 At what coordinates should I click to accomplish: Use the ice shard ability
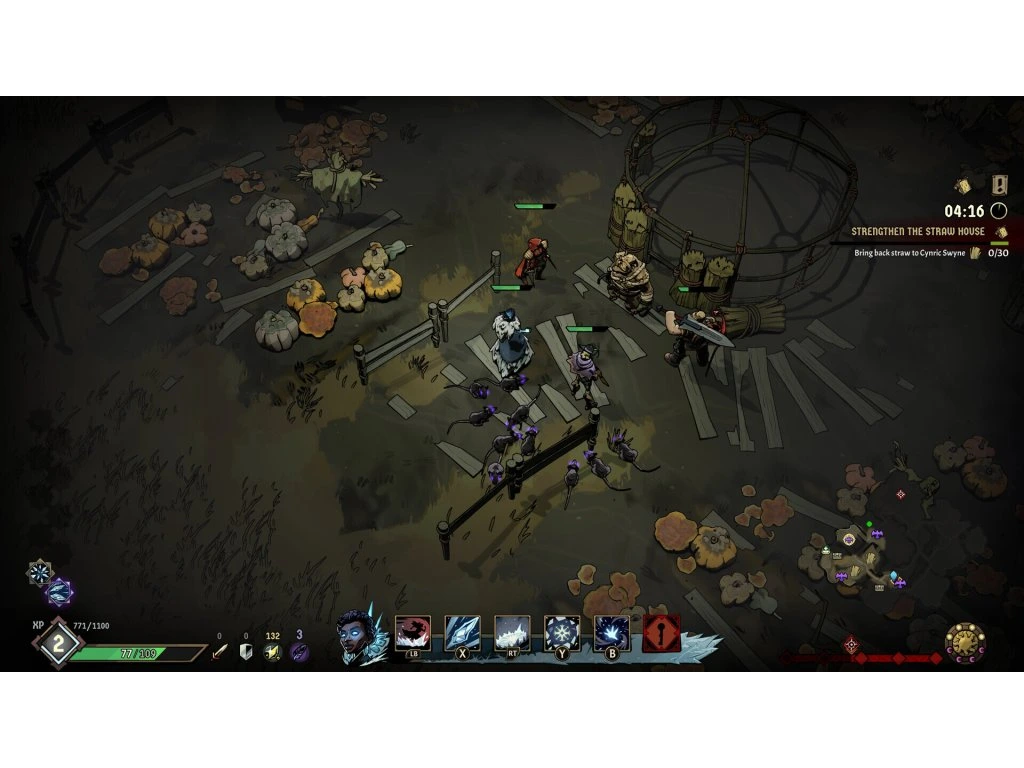462,633
